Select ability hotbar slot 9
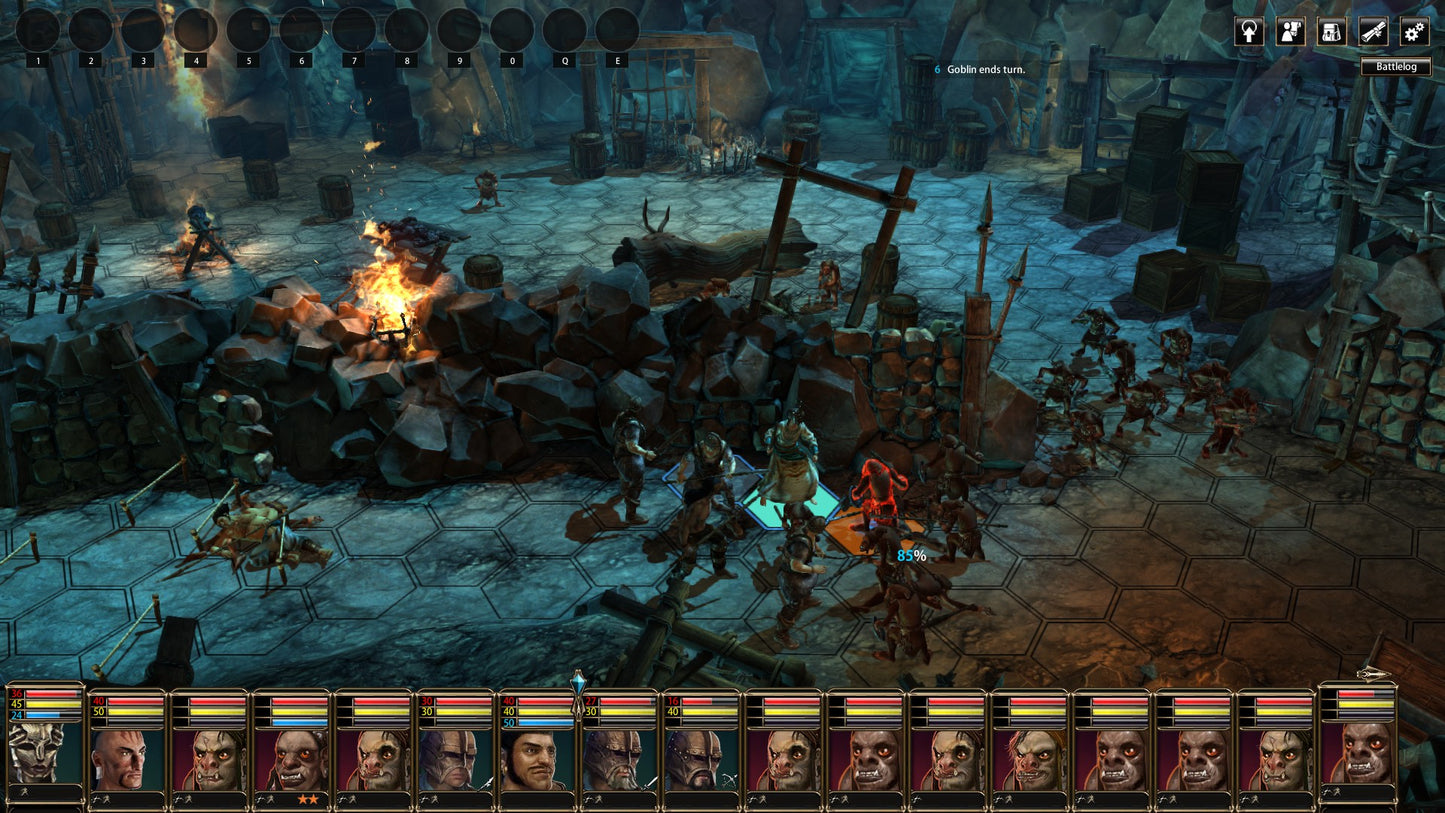 [459, 30]
